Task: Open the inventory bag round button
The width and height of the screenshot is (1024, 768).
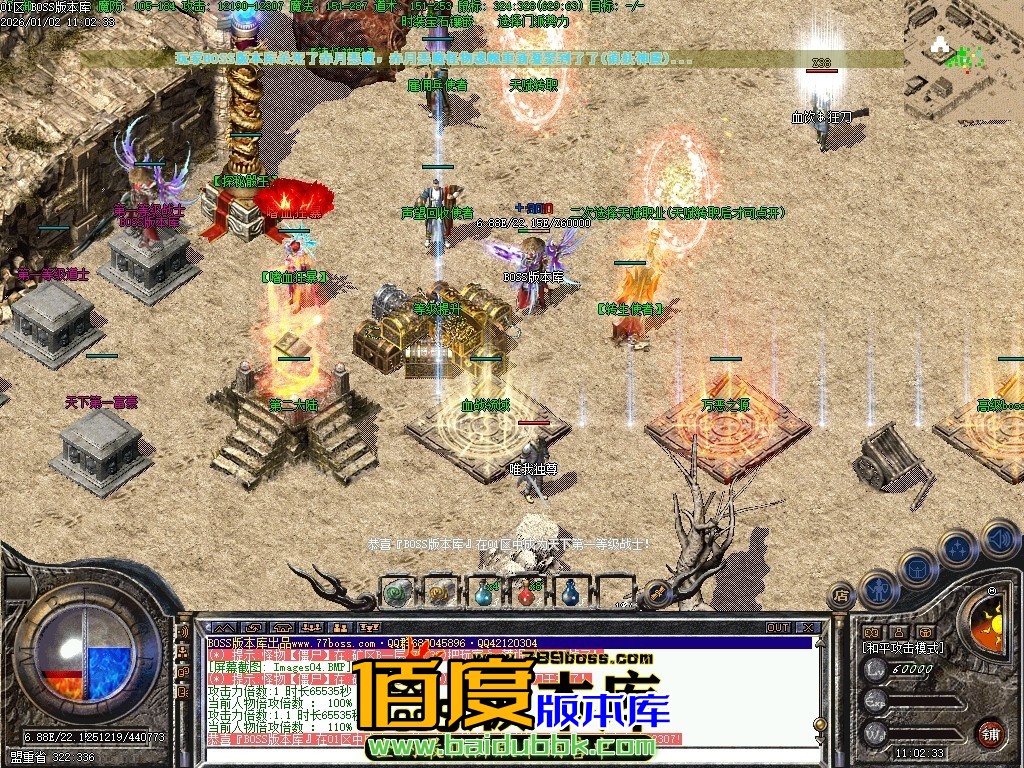Action: click(917, 568)
